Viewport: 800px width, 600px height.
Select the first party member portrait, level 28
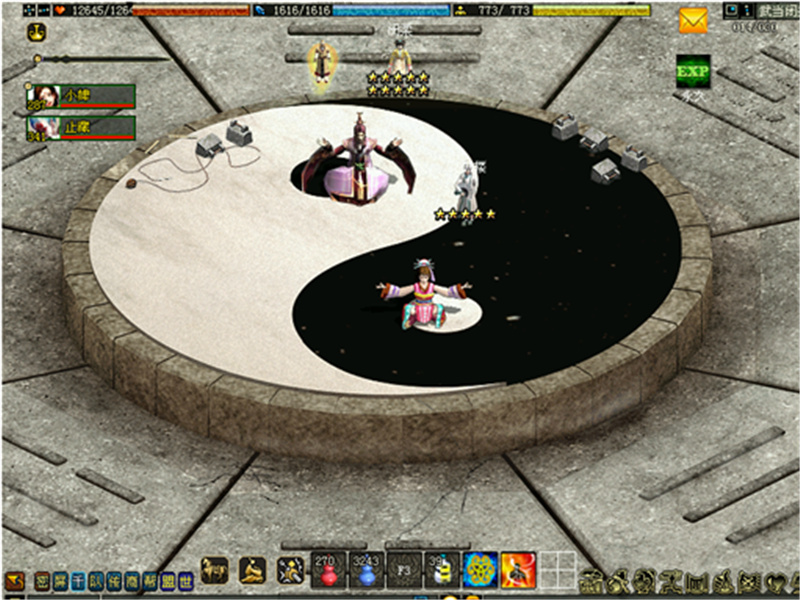[44, 96]
